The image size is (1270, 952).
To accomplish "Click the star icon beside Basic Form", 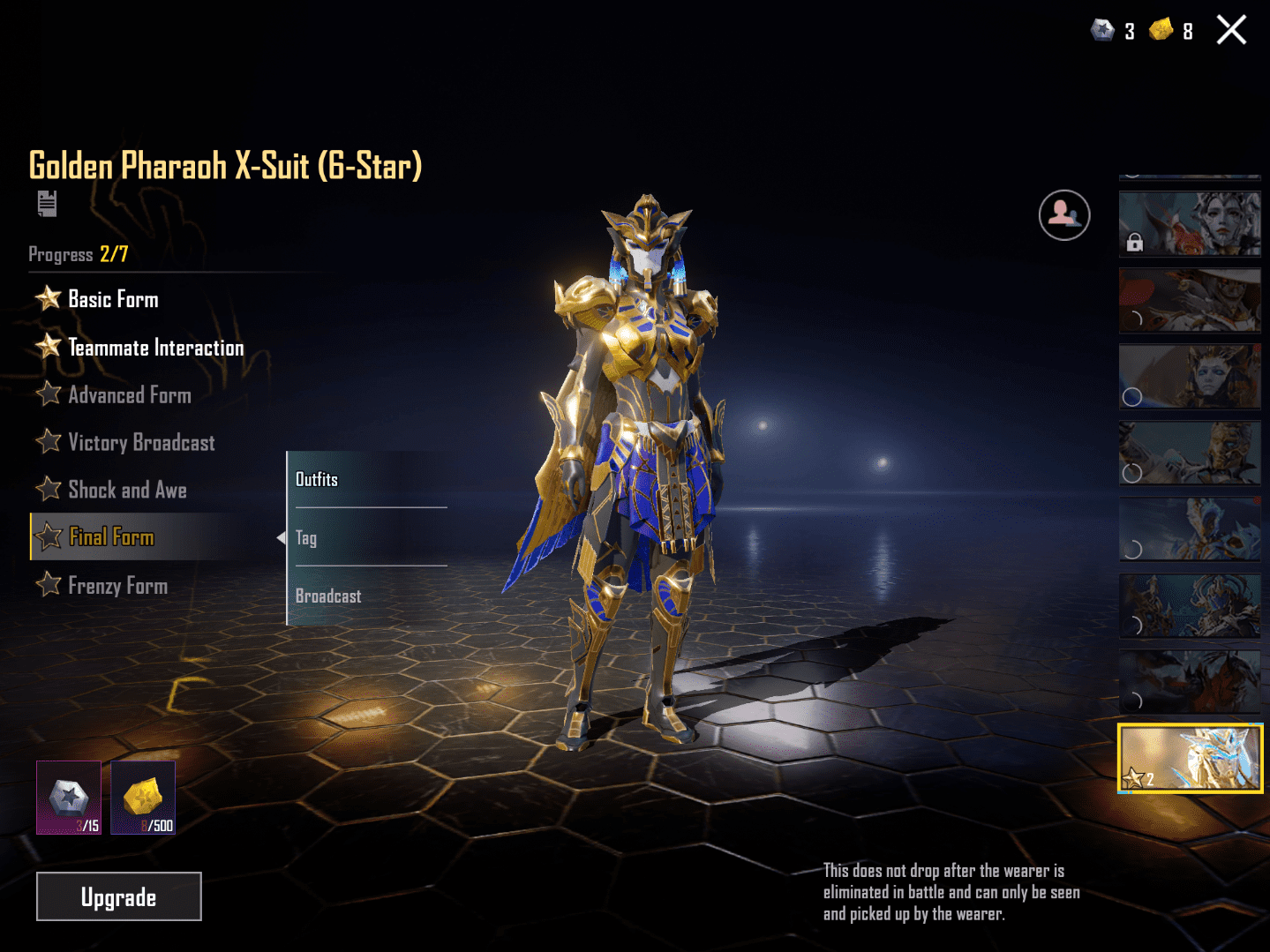I will pyautogui.click(x=48, y=298).
